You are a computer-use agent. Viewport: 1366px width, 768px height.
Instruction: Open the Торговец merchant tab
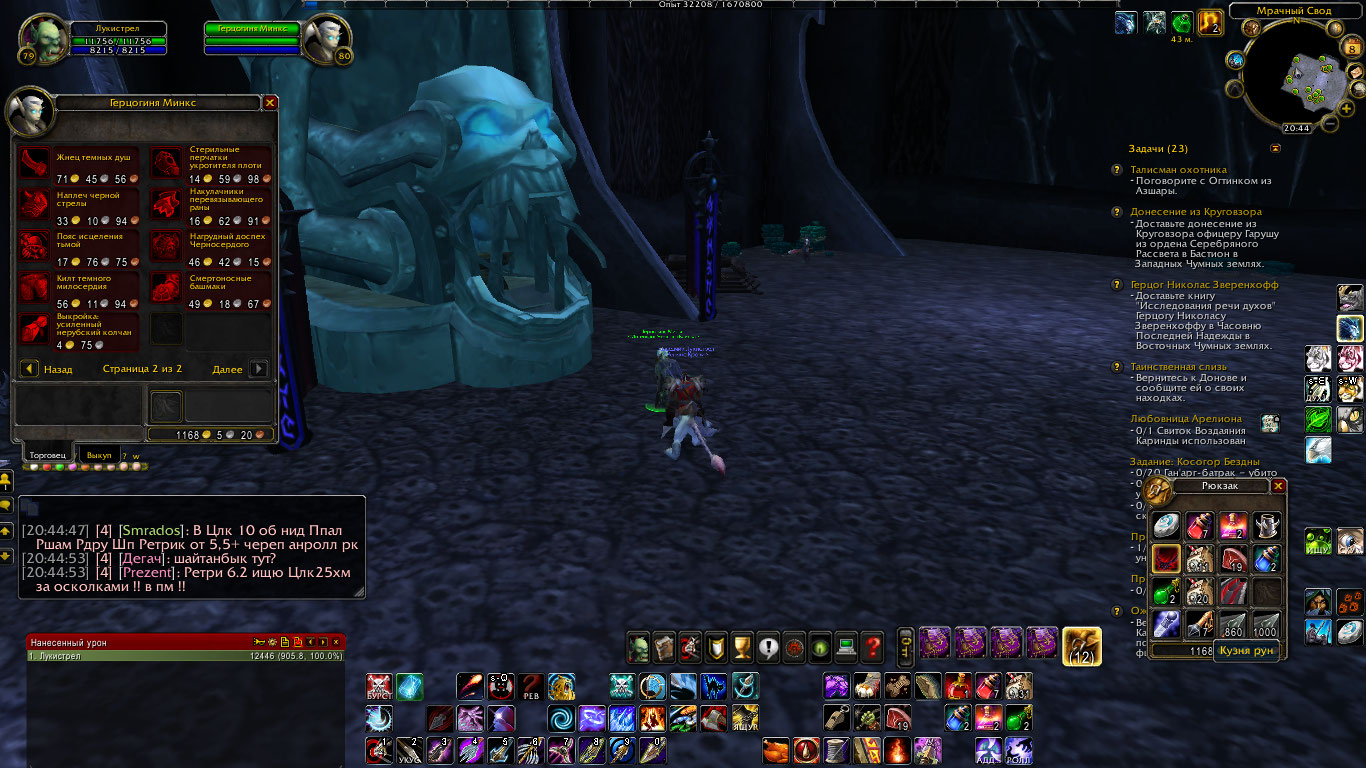point(47,455)
